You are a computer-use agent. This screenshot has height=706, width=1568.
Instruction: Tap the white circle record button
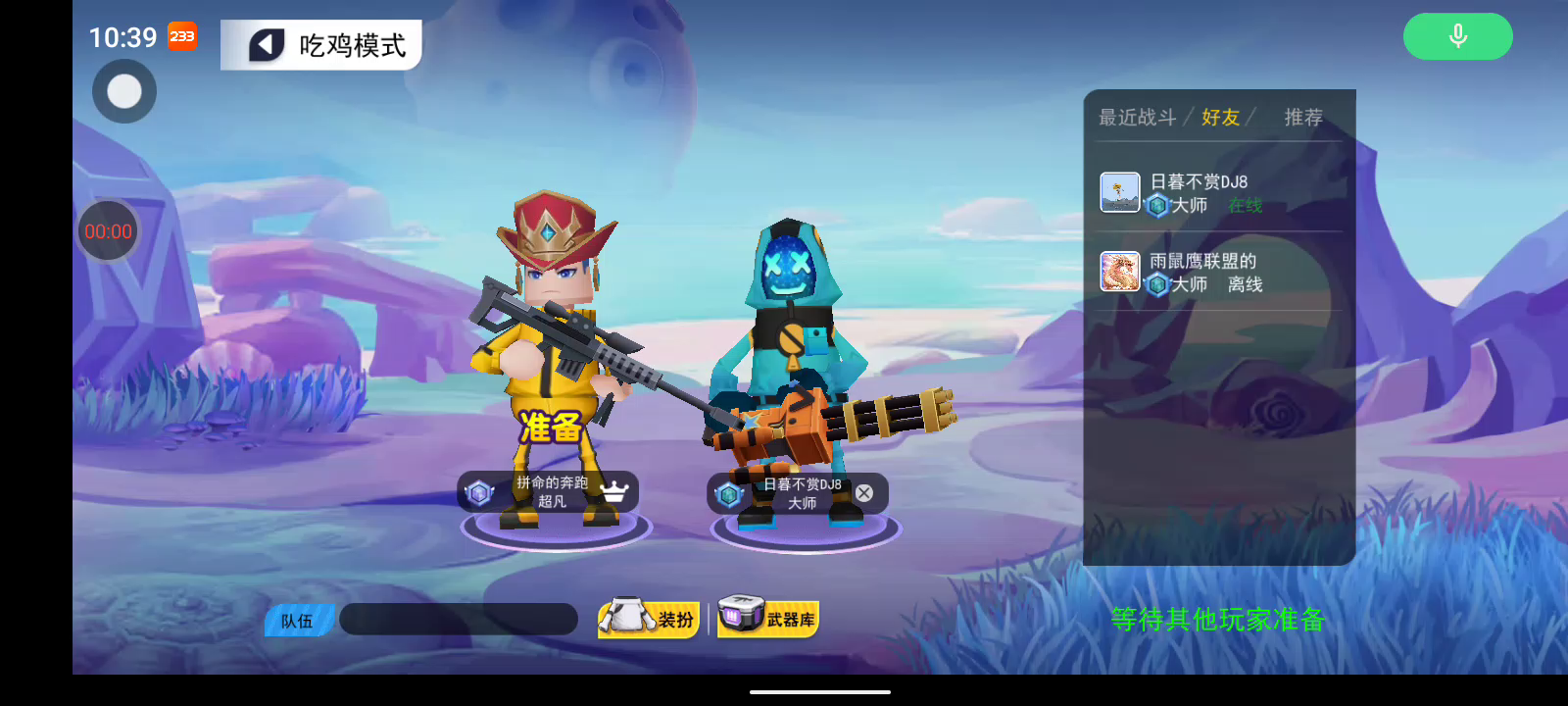tap(124, 92)
